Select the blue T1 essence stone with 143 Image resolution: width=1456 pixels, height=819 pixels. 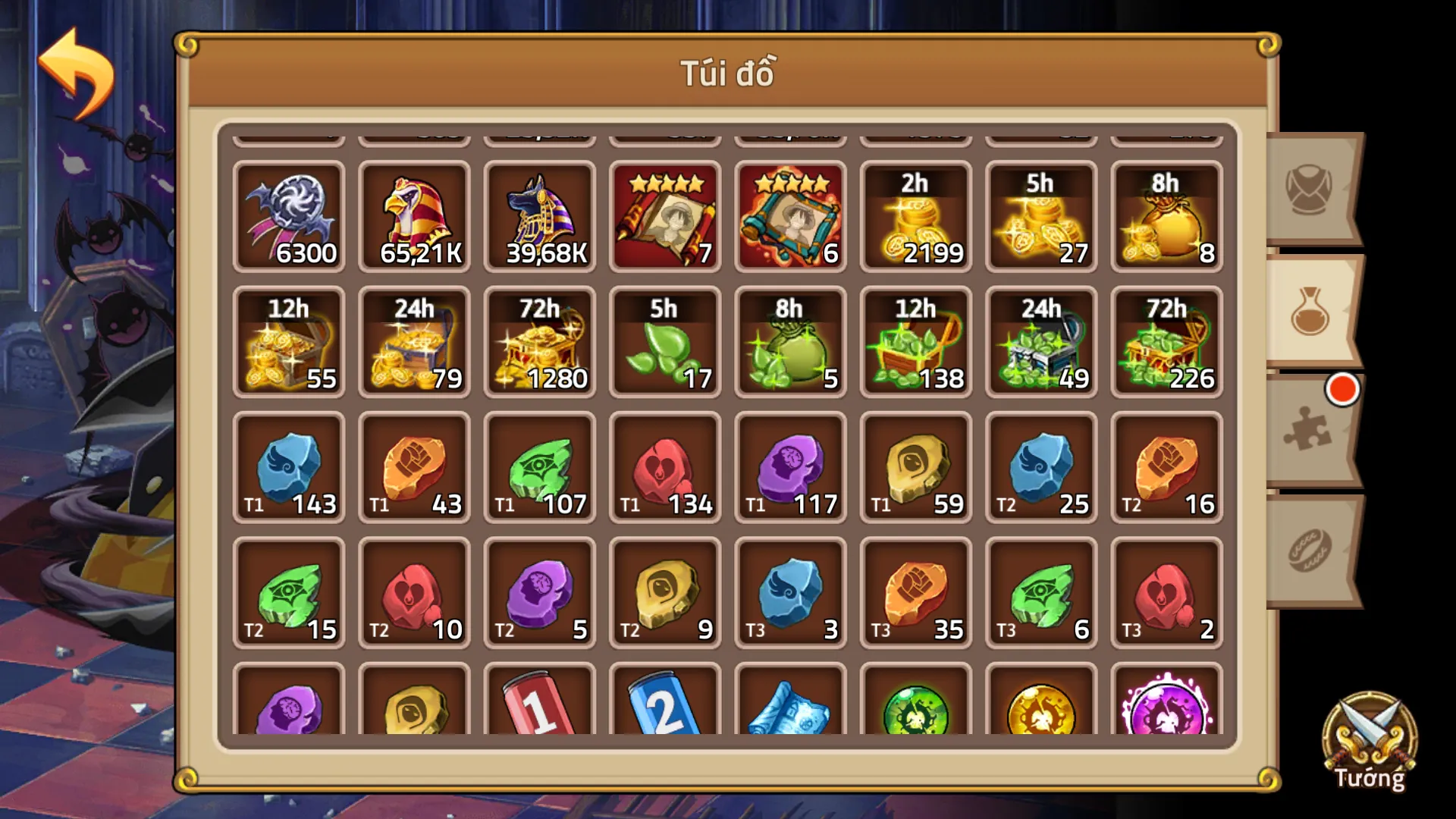click(290, 468)
